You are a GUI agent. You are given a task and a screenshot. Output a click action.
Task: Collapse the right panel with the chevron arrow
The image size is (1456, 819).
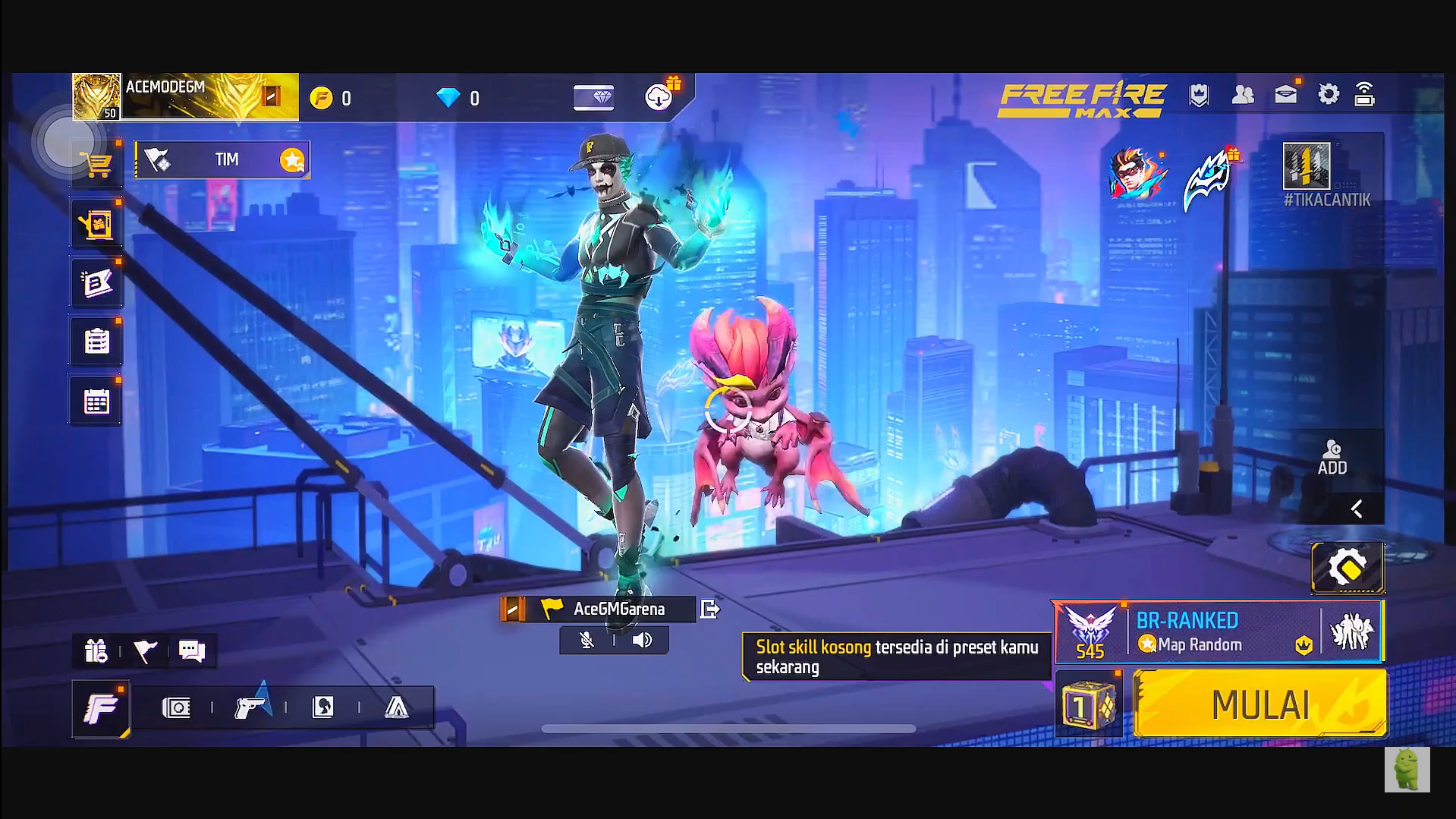click(1356, 509)
